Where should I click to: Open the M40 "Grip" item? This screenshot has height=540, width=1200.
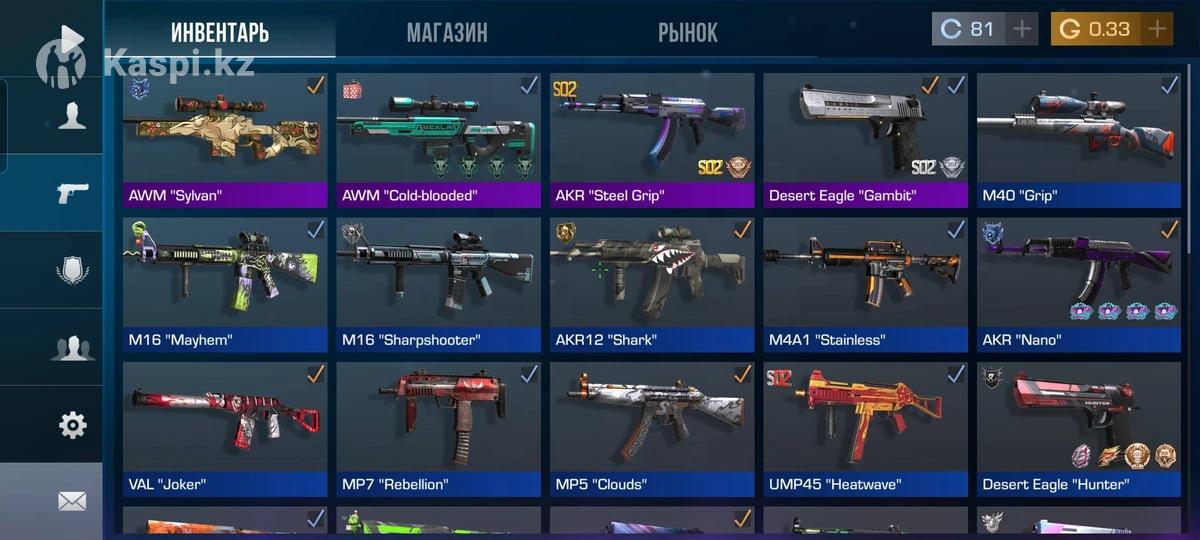point(1078,138)
